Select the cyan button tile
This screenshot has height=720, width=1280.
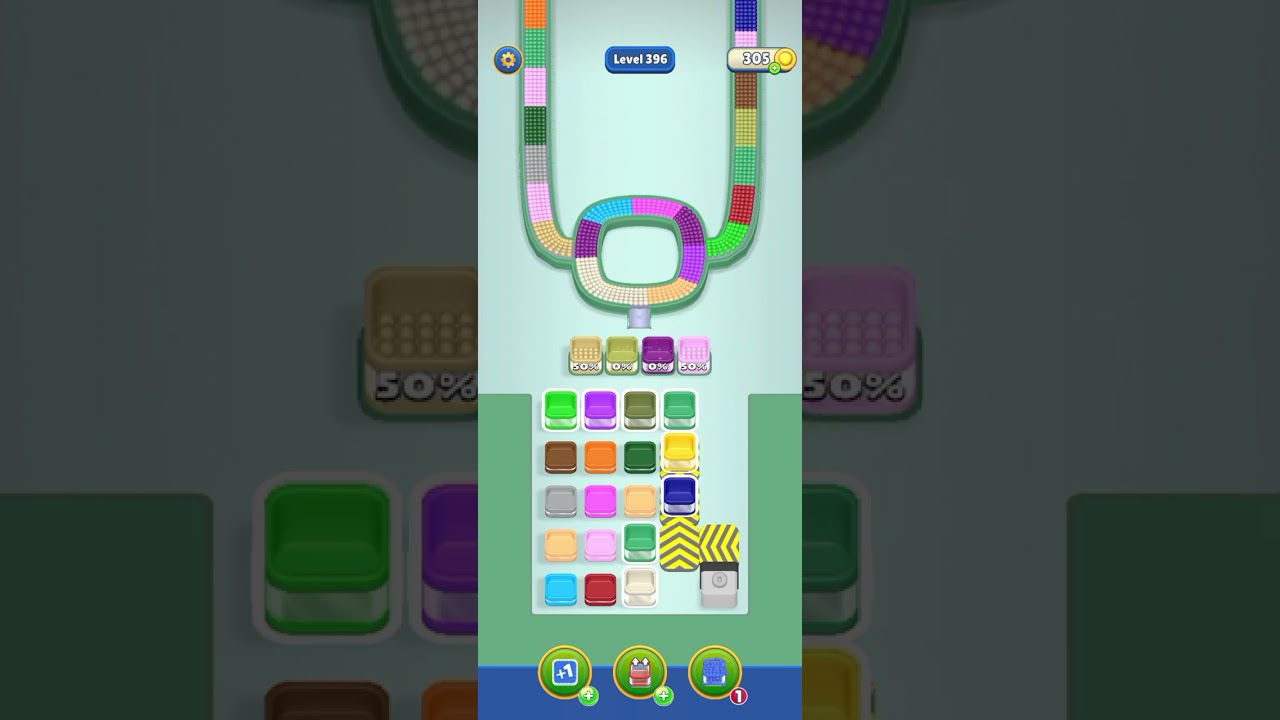[561, 589]
